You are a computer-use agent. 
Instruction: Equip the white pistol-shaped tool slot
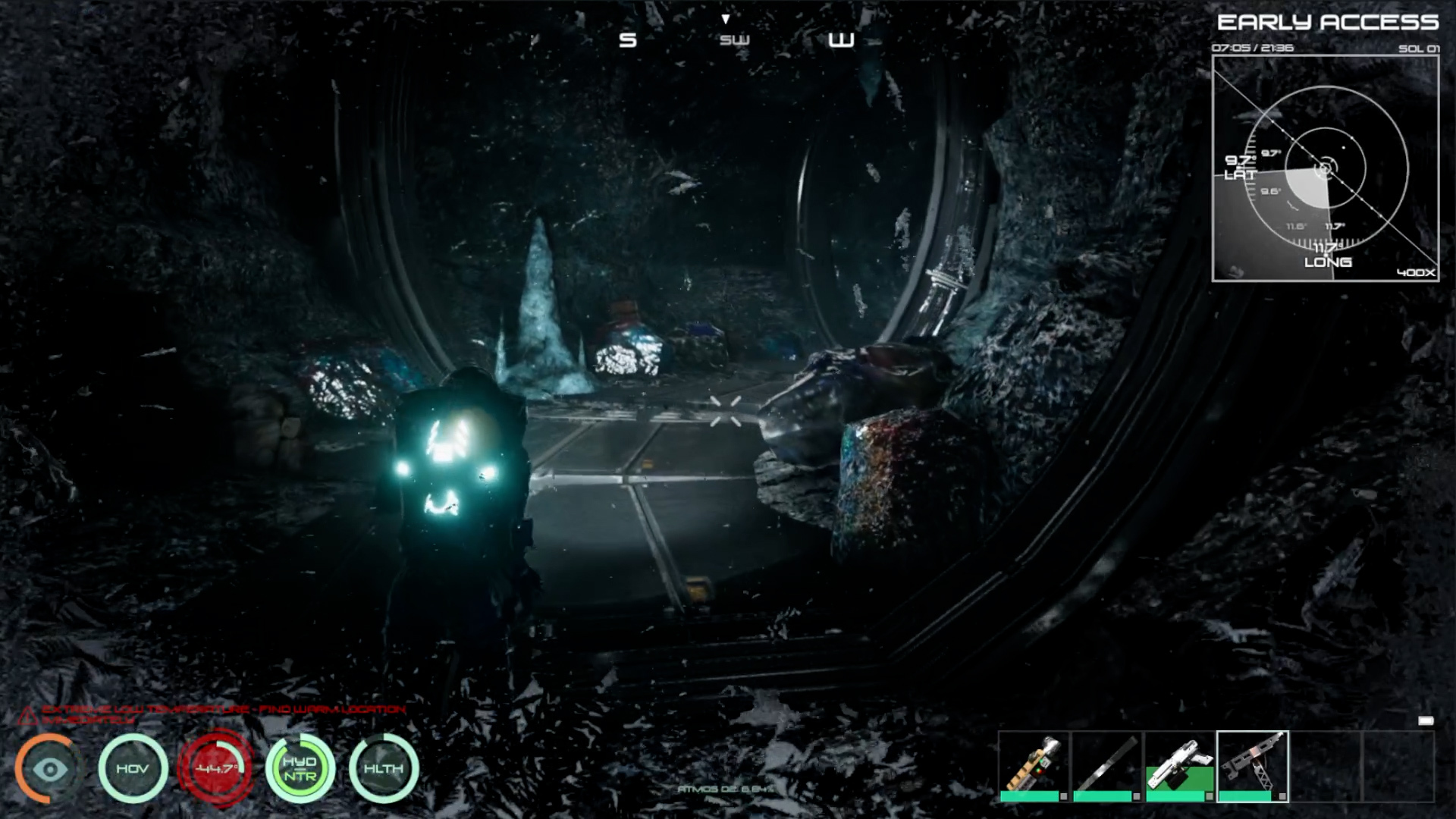click(1179, 766)
